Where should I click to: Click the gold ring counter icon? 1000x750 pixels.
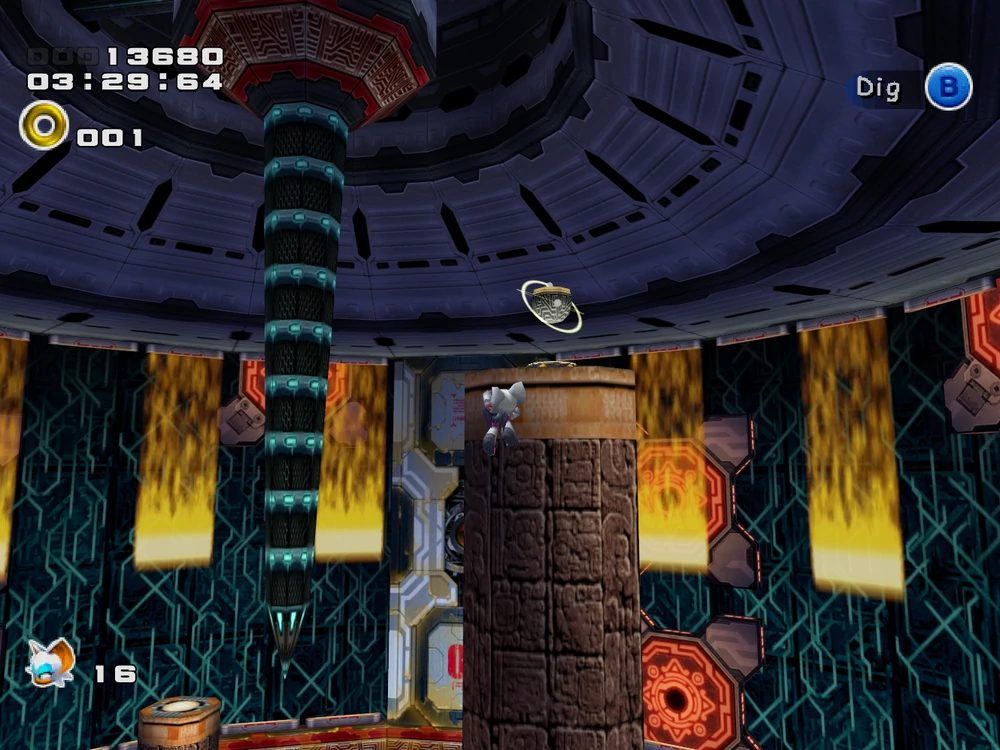(44, 126)
